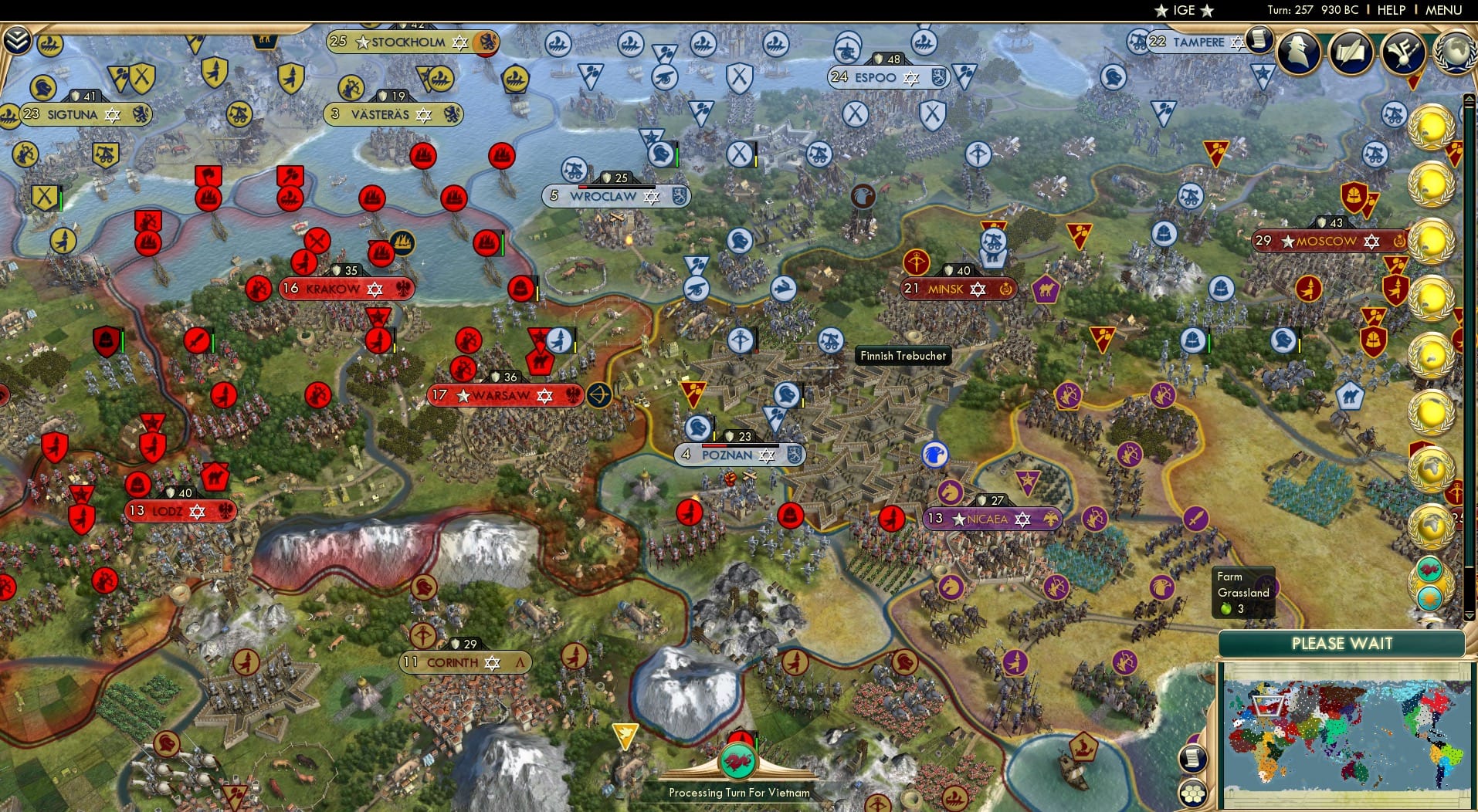Collapse the panel via the double-chevron top left
Viewport: 1478px width, 812px height.
(16, 39)
